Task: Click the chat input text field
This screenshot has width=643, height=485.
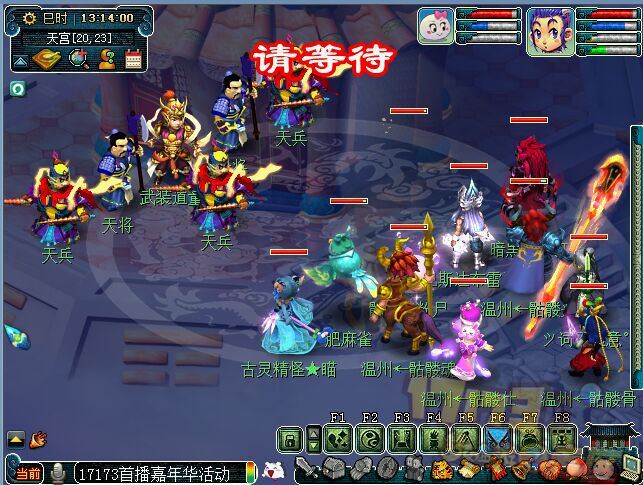Action: click(x=155, y=472)
